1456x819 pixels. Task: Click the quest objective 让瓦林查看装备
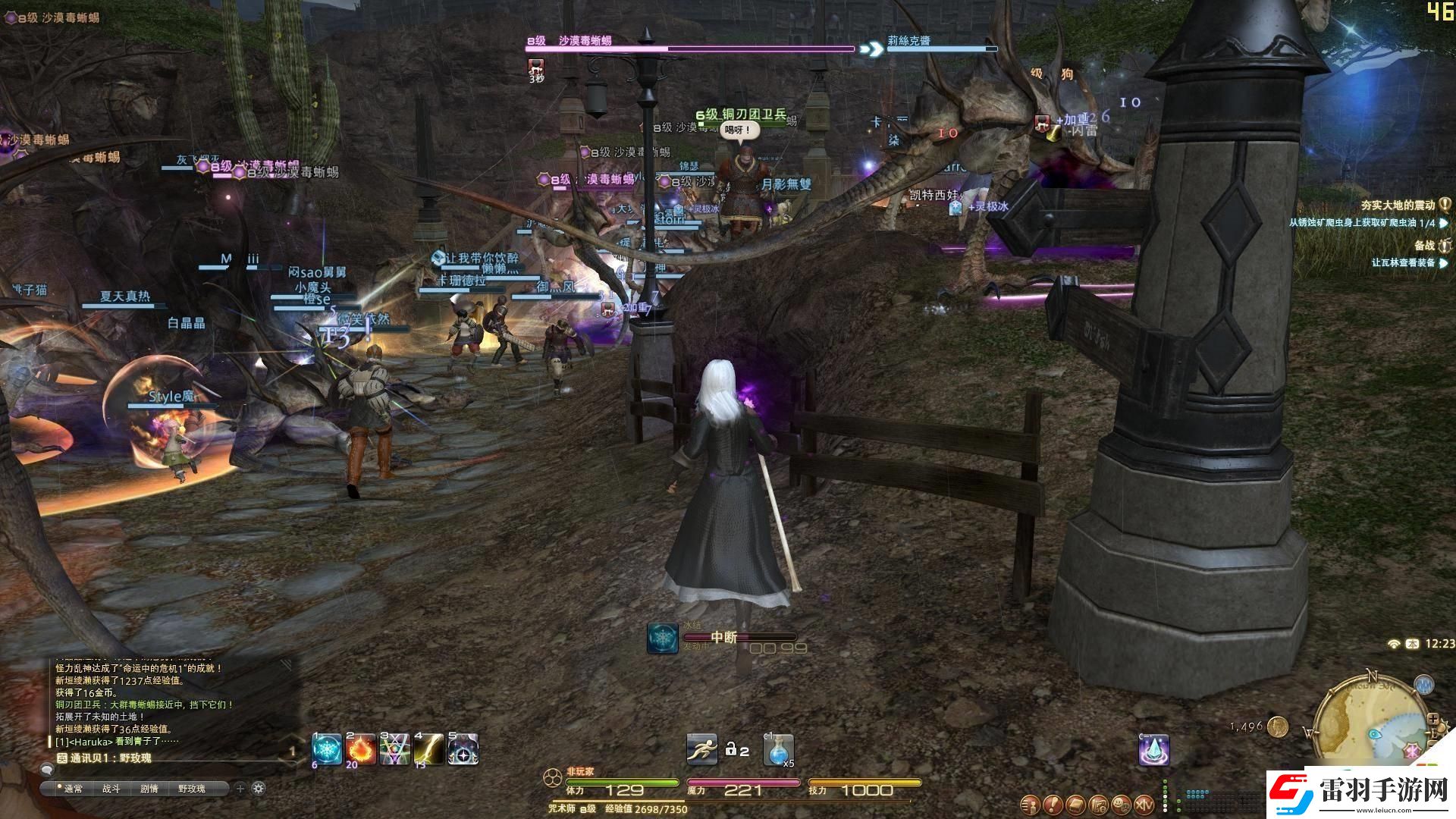[x=1405, y=264]
